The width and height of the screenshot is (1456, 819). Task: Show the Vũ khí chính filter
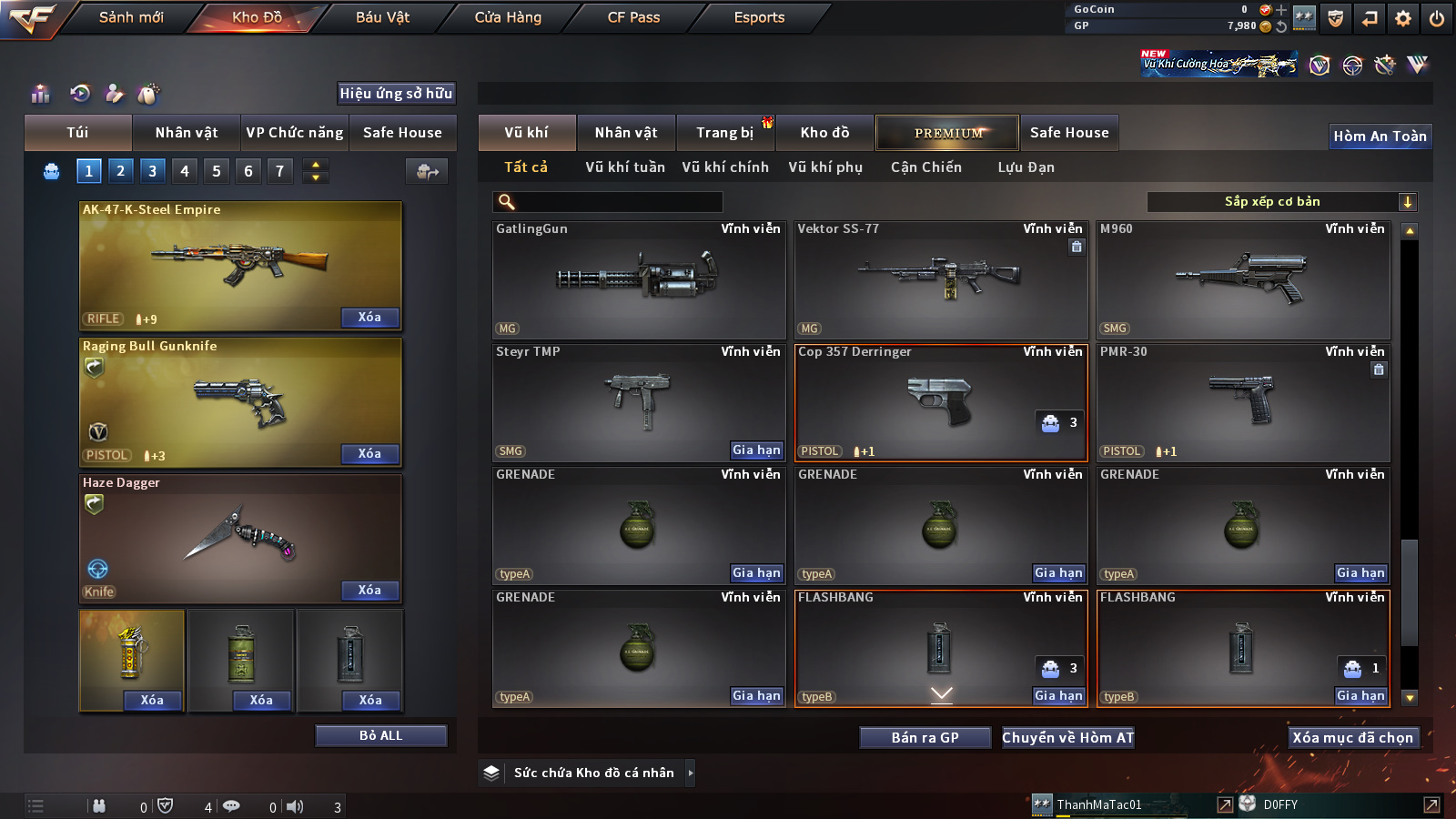(x=725, y=167)
